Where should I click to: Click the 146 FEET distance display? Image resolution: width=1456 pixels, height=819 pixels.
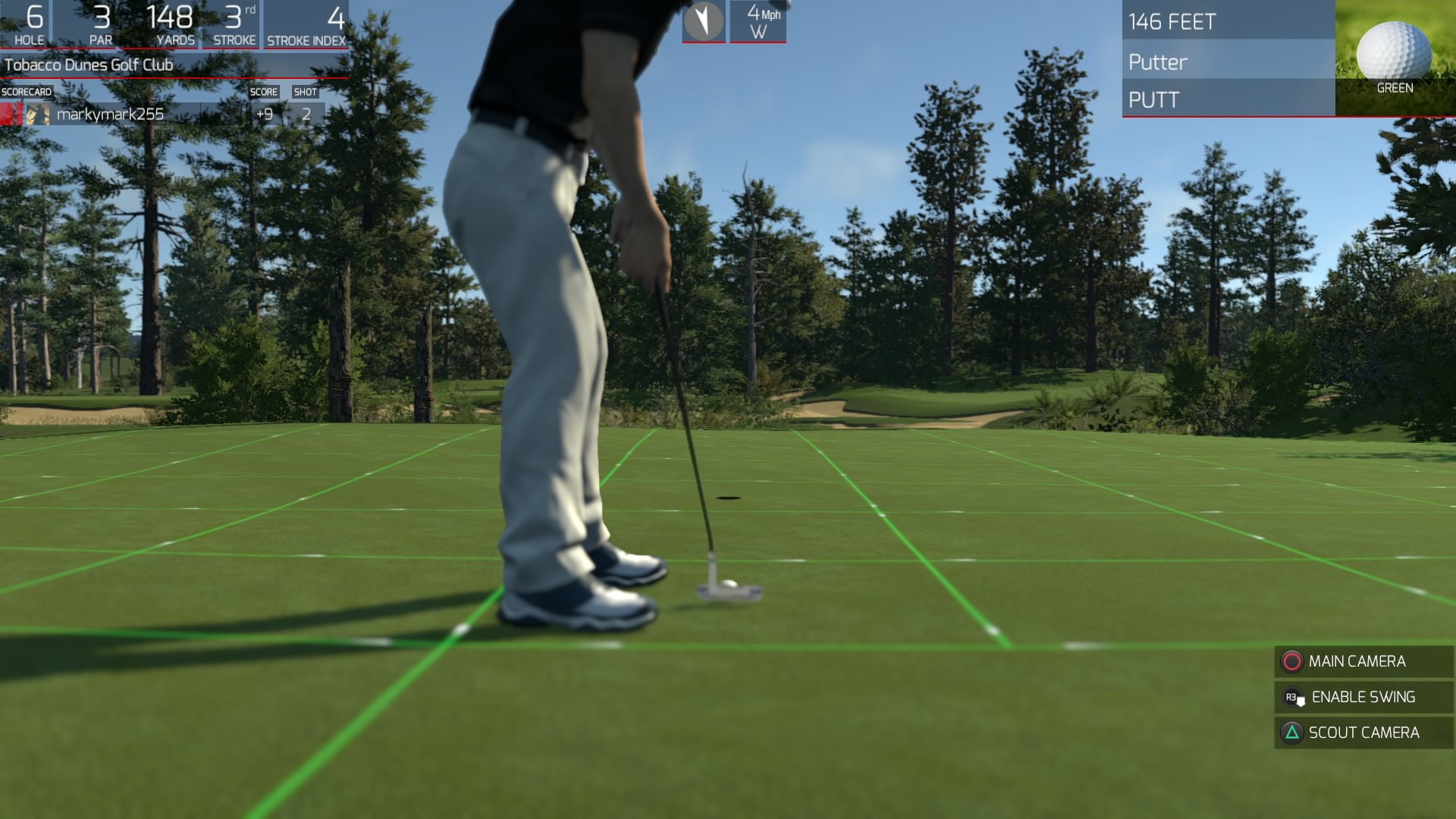[x=1172, y=22]
